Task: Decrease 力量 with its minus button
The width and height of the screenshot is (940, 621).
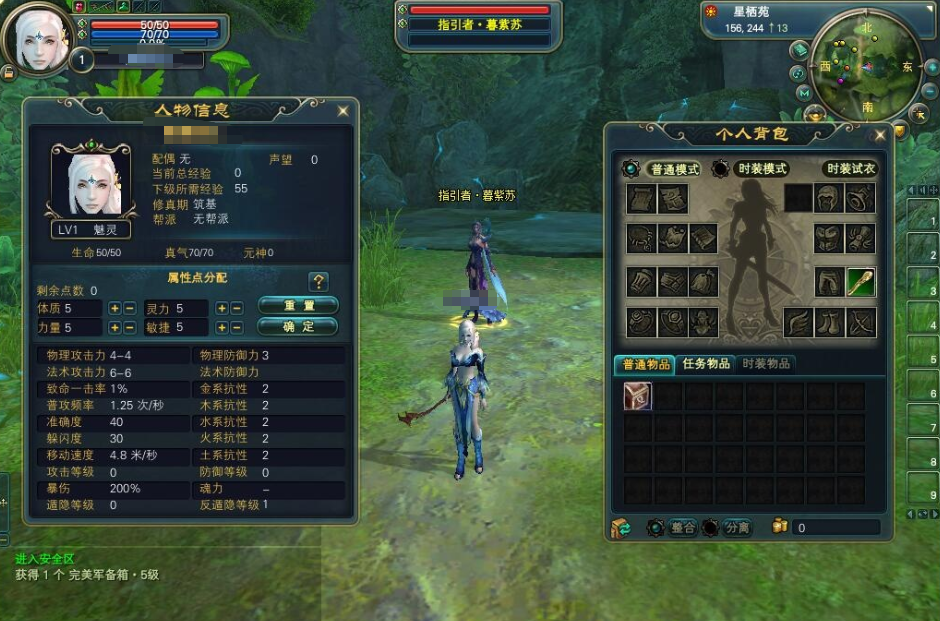Action: pos(130,327)
